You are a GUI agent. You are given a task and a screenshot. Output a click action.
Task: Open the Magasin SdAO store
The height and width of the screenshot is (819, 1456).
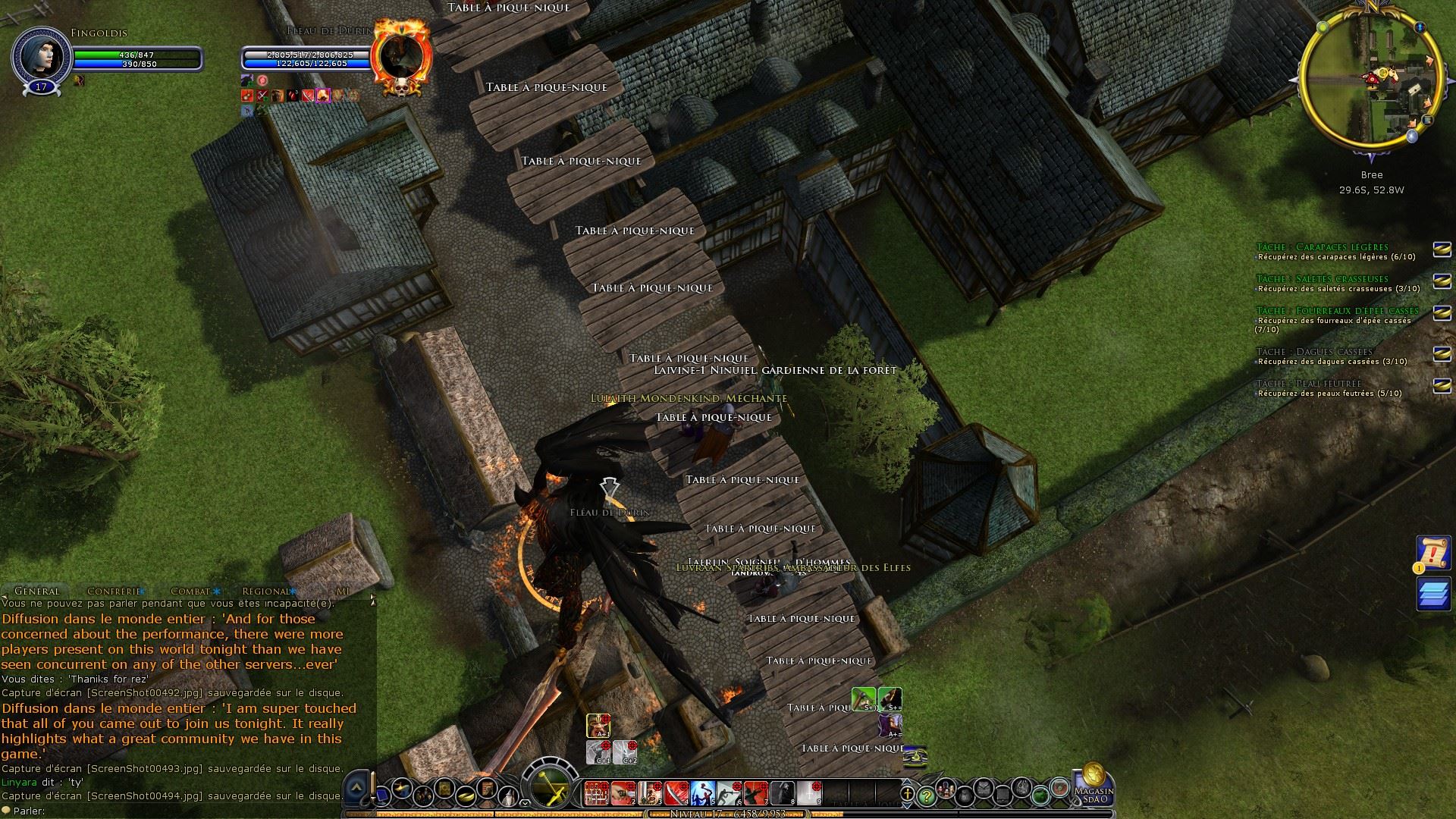pyautogui.click(x=1094, y=786)
